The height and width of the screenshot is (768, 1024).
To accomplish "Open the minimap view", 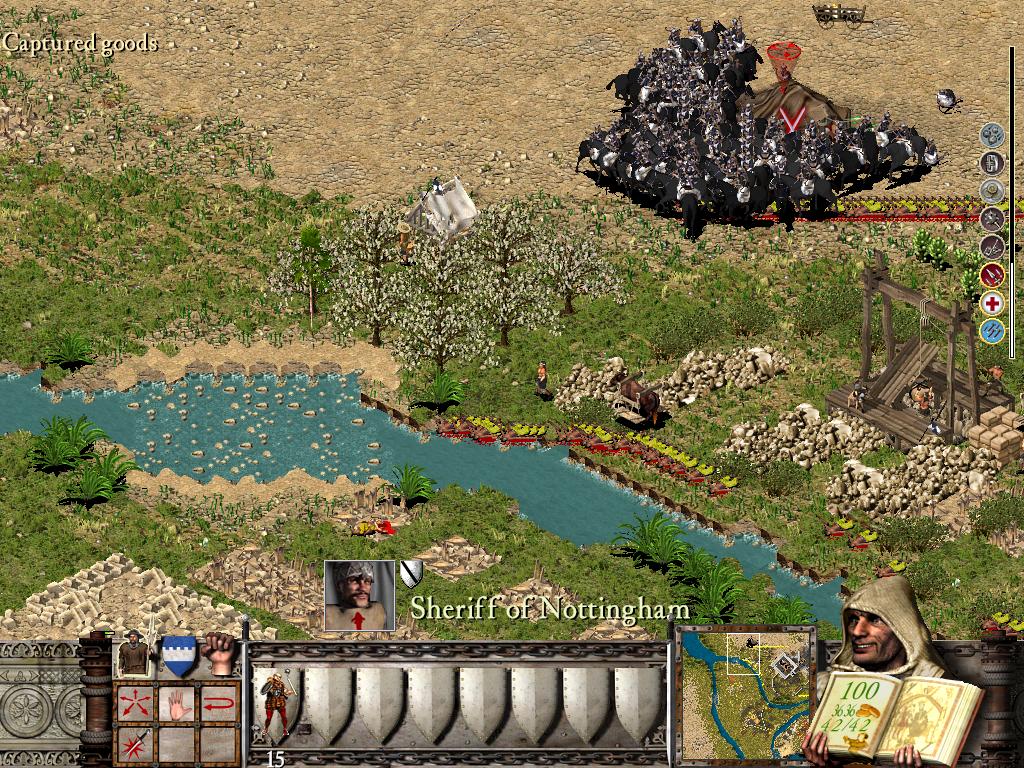I will tap(746, 691).
